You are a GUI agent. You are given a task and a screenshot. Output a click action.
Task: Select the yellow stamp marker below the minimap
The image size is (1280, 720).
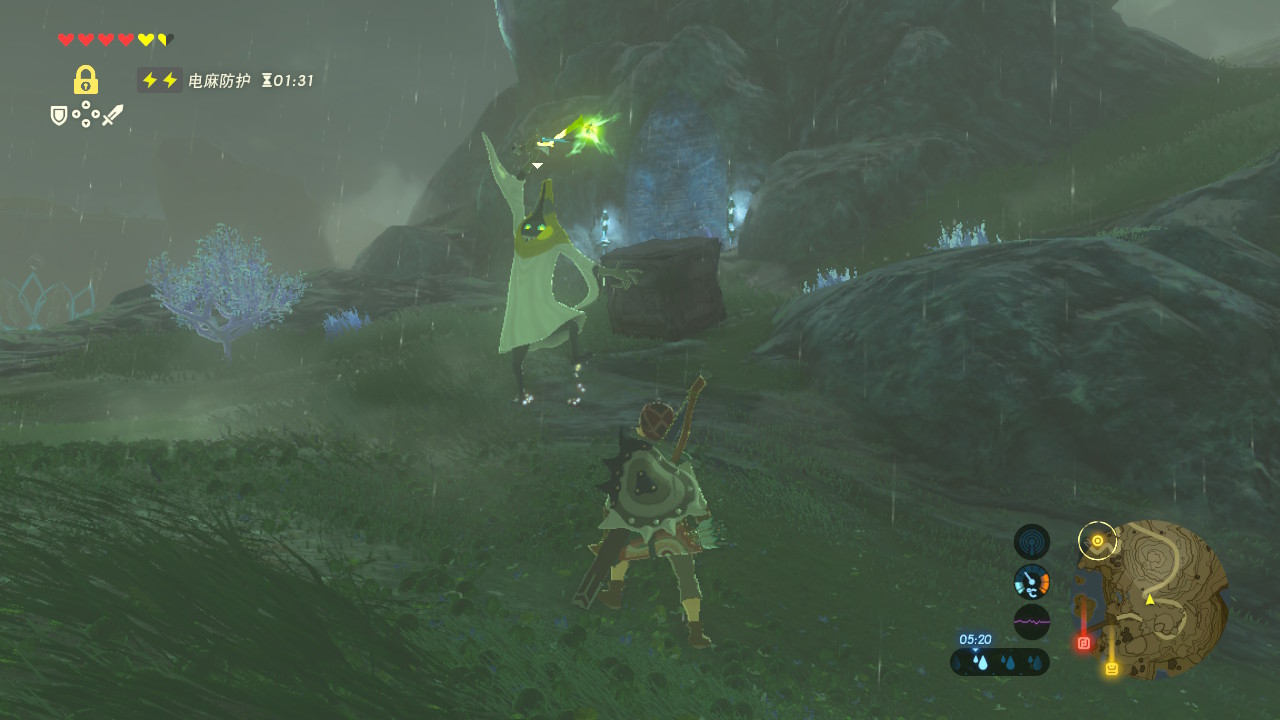1111,668
